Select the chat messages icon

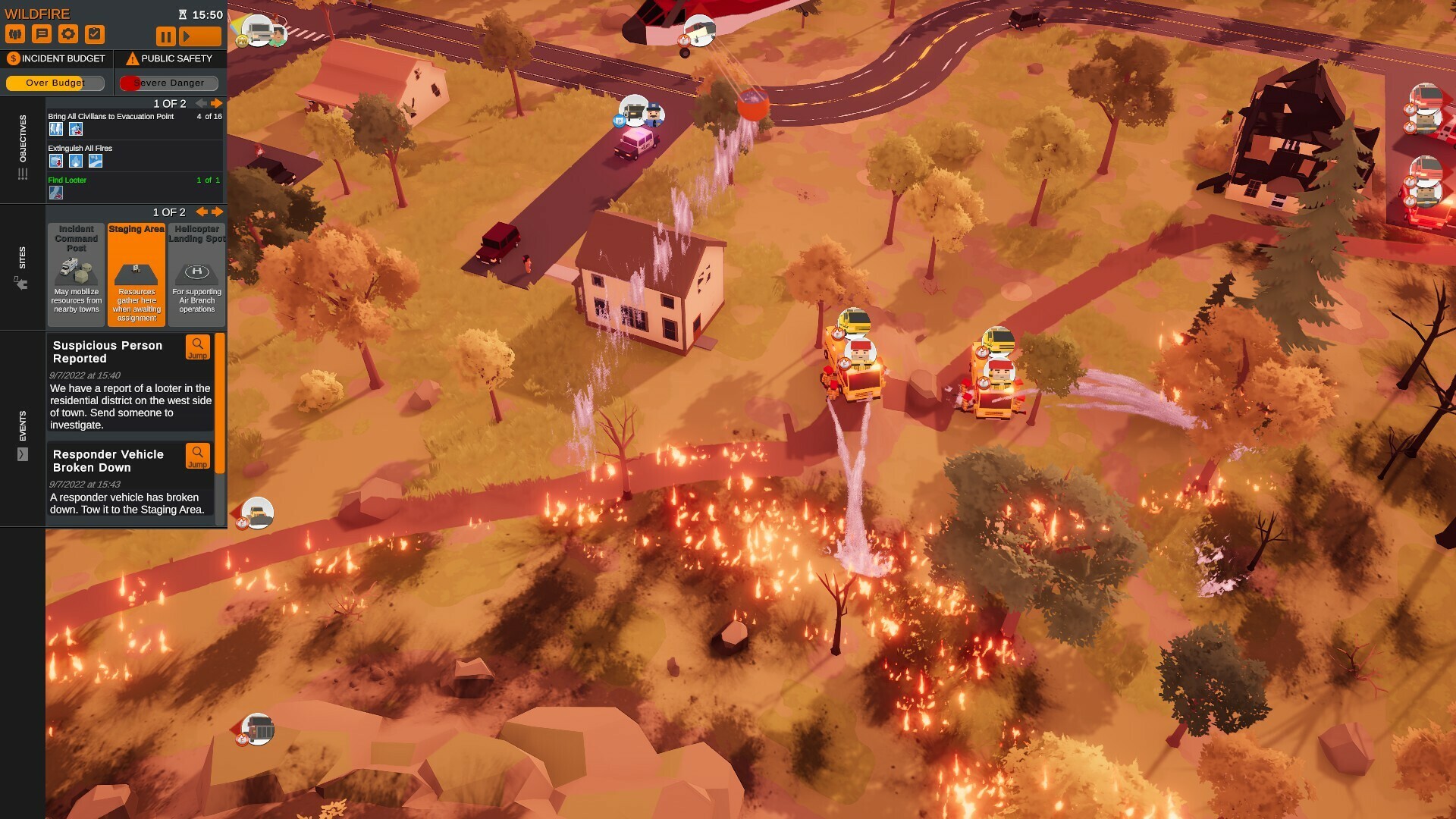pyautogui.click(x=42, y=33)
